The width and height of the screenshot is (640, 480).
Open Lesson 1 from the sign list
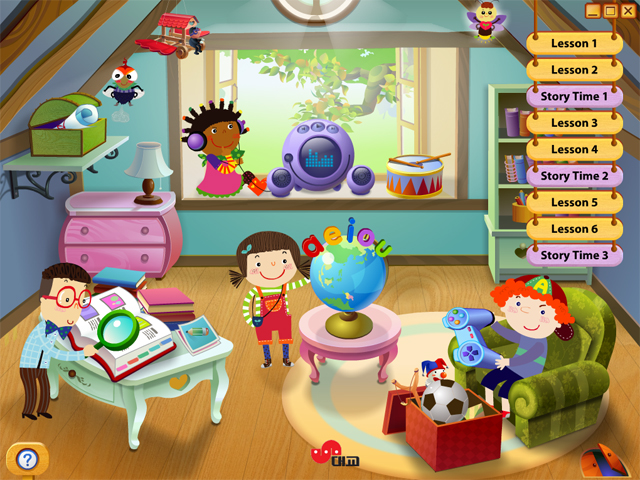point(574,44)
